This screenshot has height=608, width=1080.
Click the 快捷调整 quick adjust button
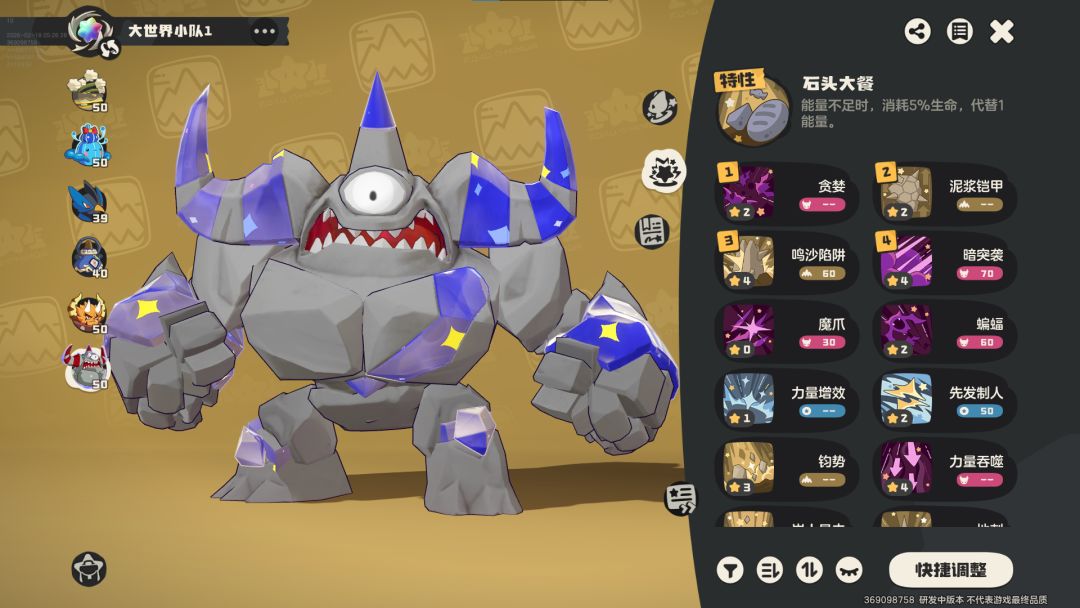click(950, 570)
